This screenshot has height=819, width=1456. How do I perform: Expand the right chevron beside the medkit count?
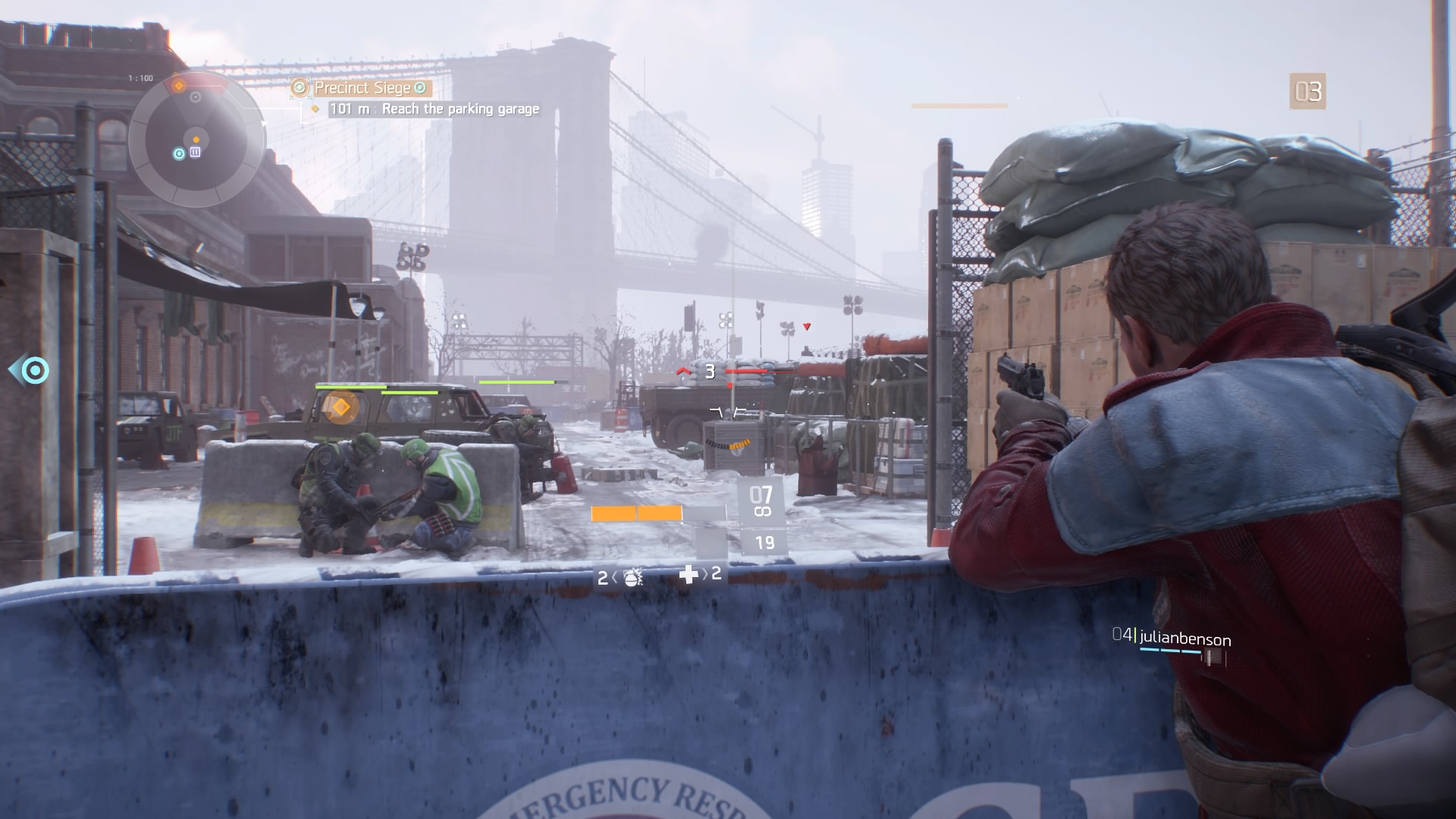pos(705,576)
